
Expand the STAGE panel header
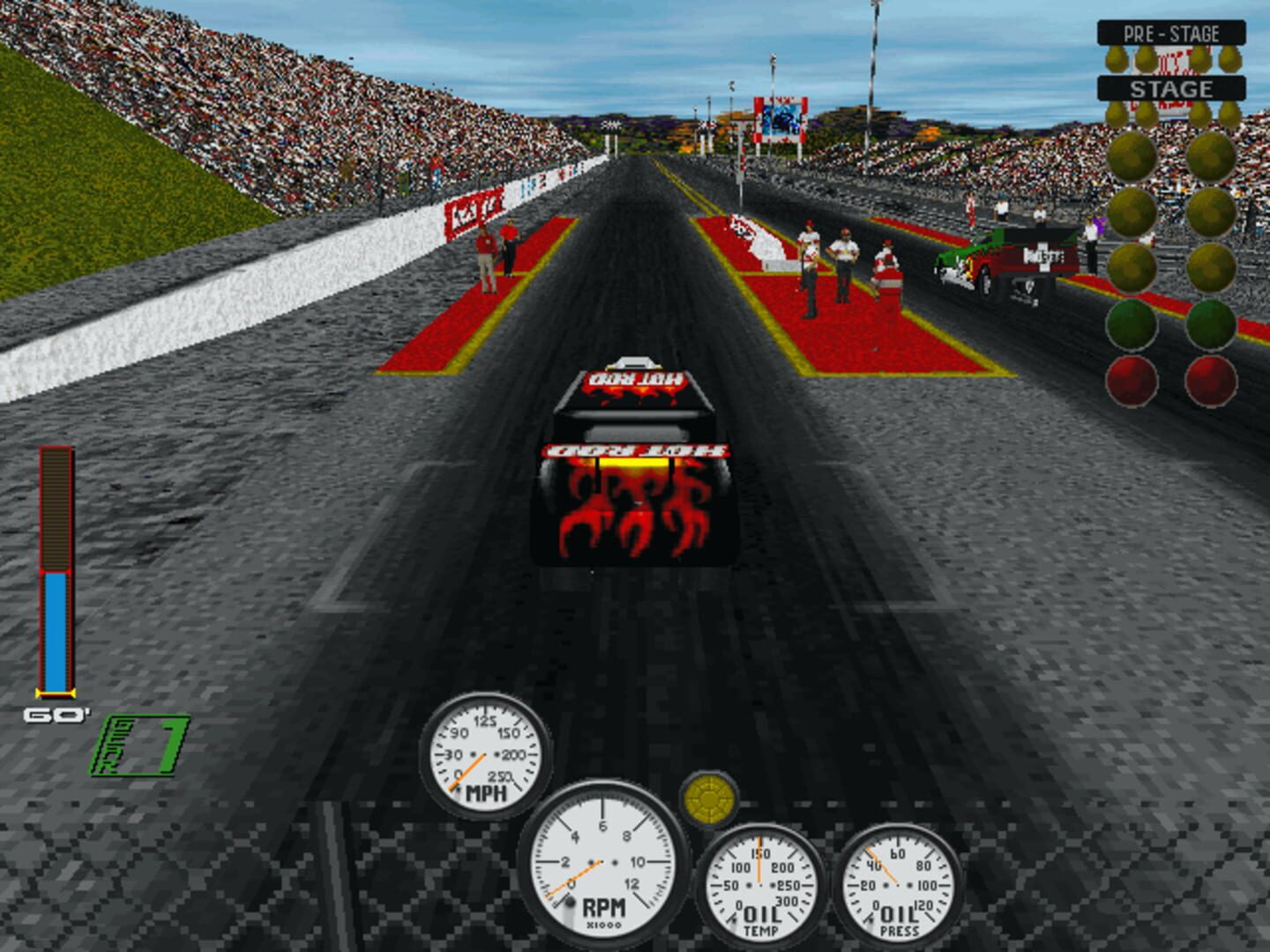click(1173, 88)
